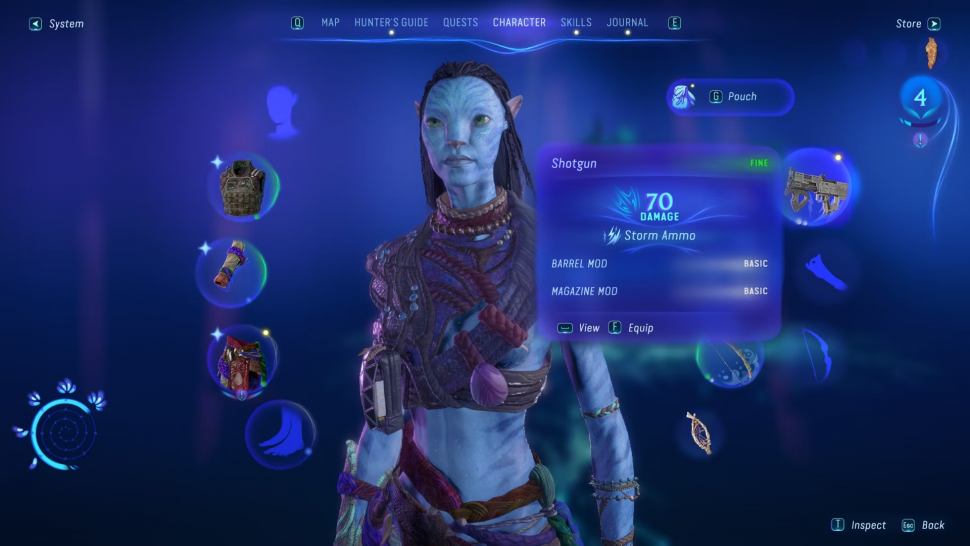The width and height of the screenshot is (970, 546).
Task: Select the Character tab
Action: pyautogui.click(x=519, y=22)
